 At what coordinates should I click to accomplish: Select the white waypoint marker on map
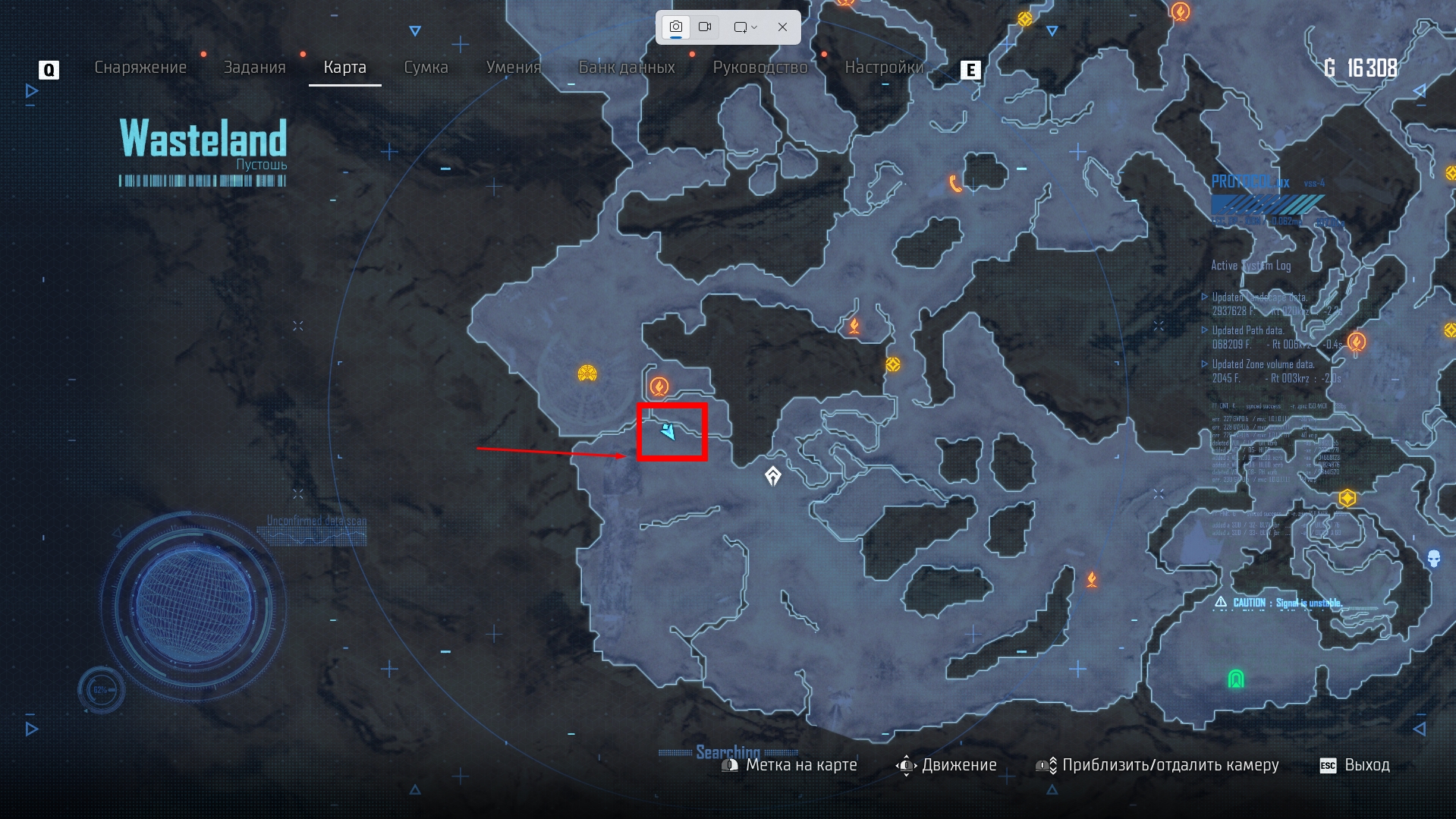(772, 476)
